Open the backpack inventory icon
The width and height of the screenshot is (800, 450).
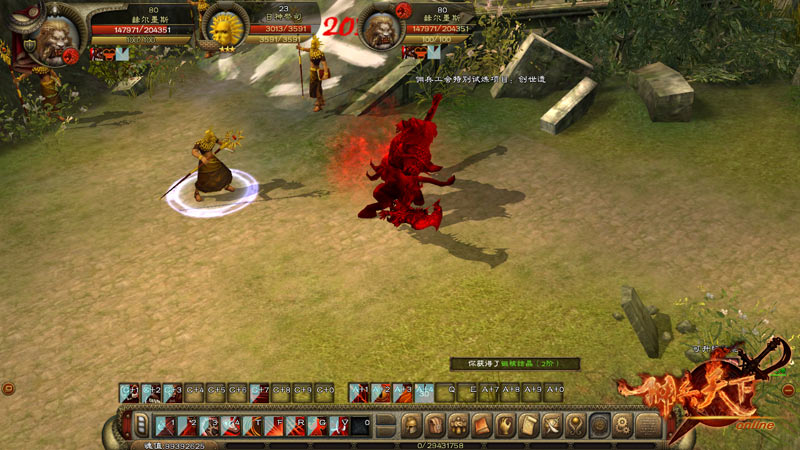point(434,426)
